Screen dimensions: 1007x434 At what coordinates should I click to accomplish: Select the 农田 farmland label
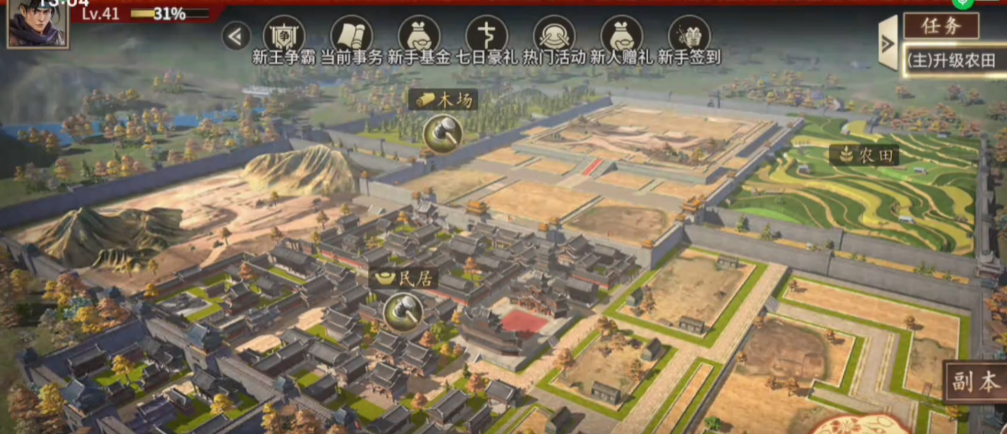[865, 155]
